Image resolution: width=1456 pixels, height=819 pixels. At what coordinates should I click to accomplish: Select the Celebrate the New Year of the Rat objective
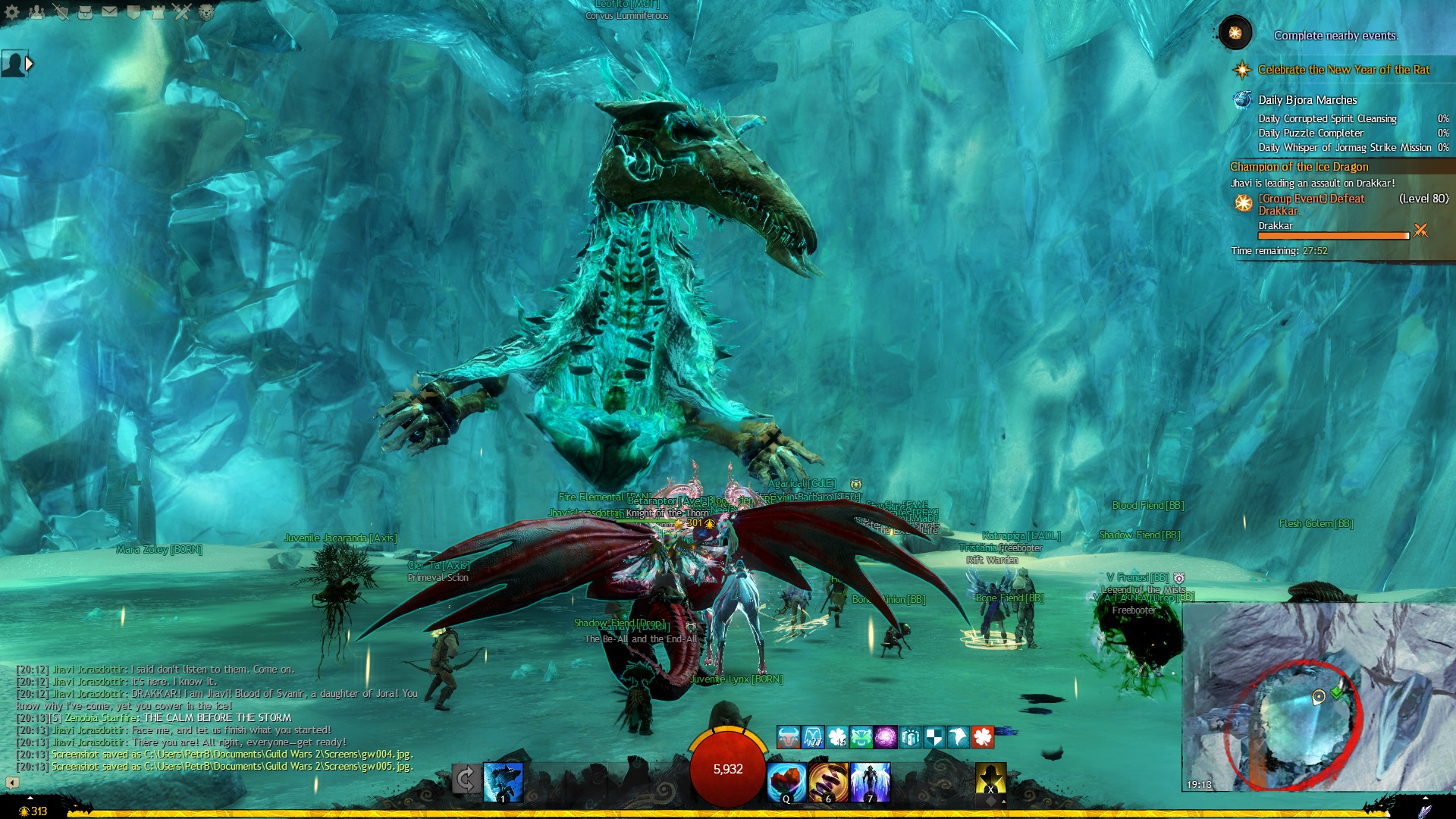click(1343, 70)
